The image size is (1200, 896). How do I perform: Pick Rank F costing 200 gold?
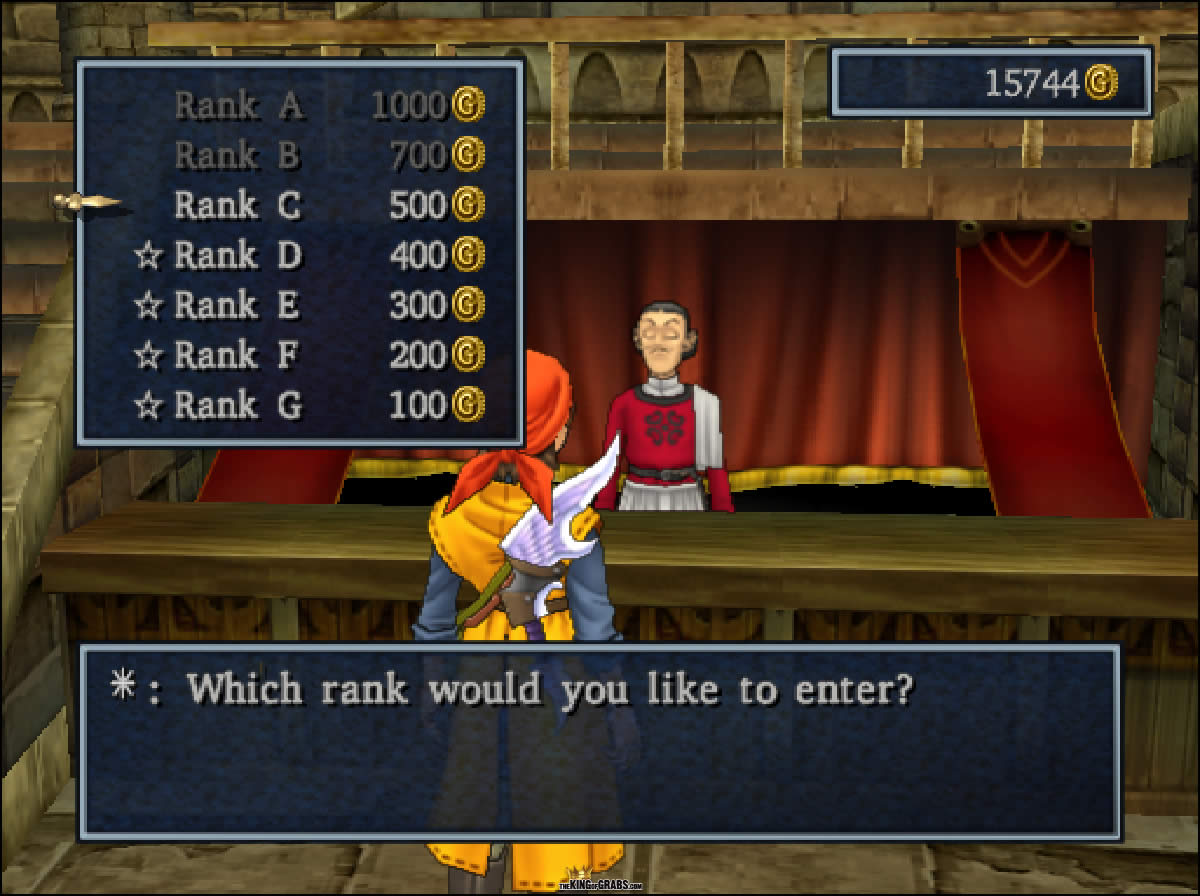tap(238, 355)
